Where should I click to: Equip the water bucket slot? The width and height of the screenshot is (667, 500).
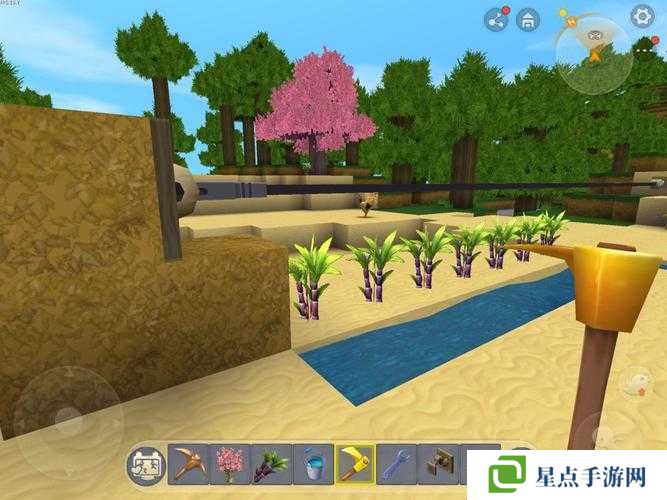[x=313, y=464]
